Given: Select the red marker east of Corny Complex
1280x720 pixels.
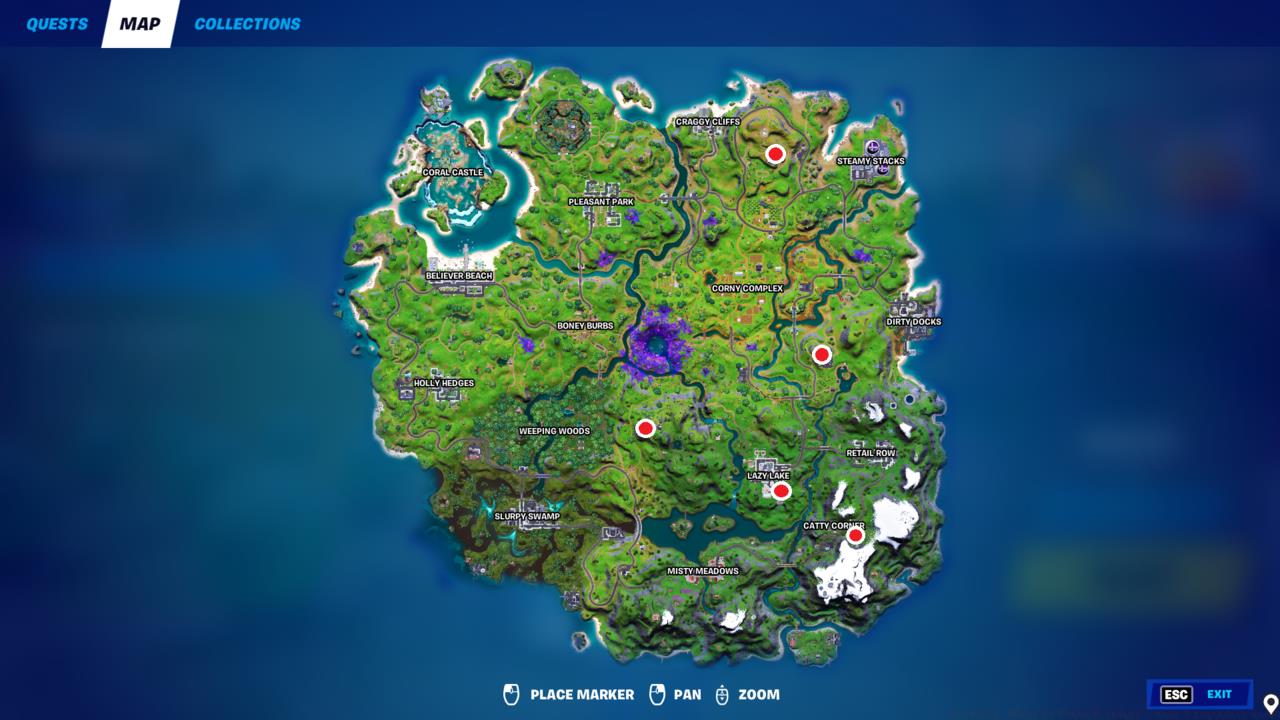Looking at the screenshot, I should [821, 354].
